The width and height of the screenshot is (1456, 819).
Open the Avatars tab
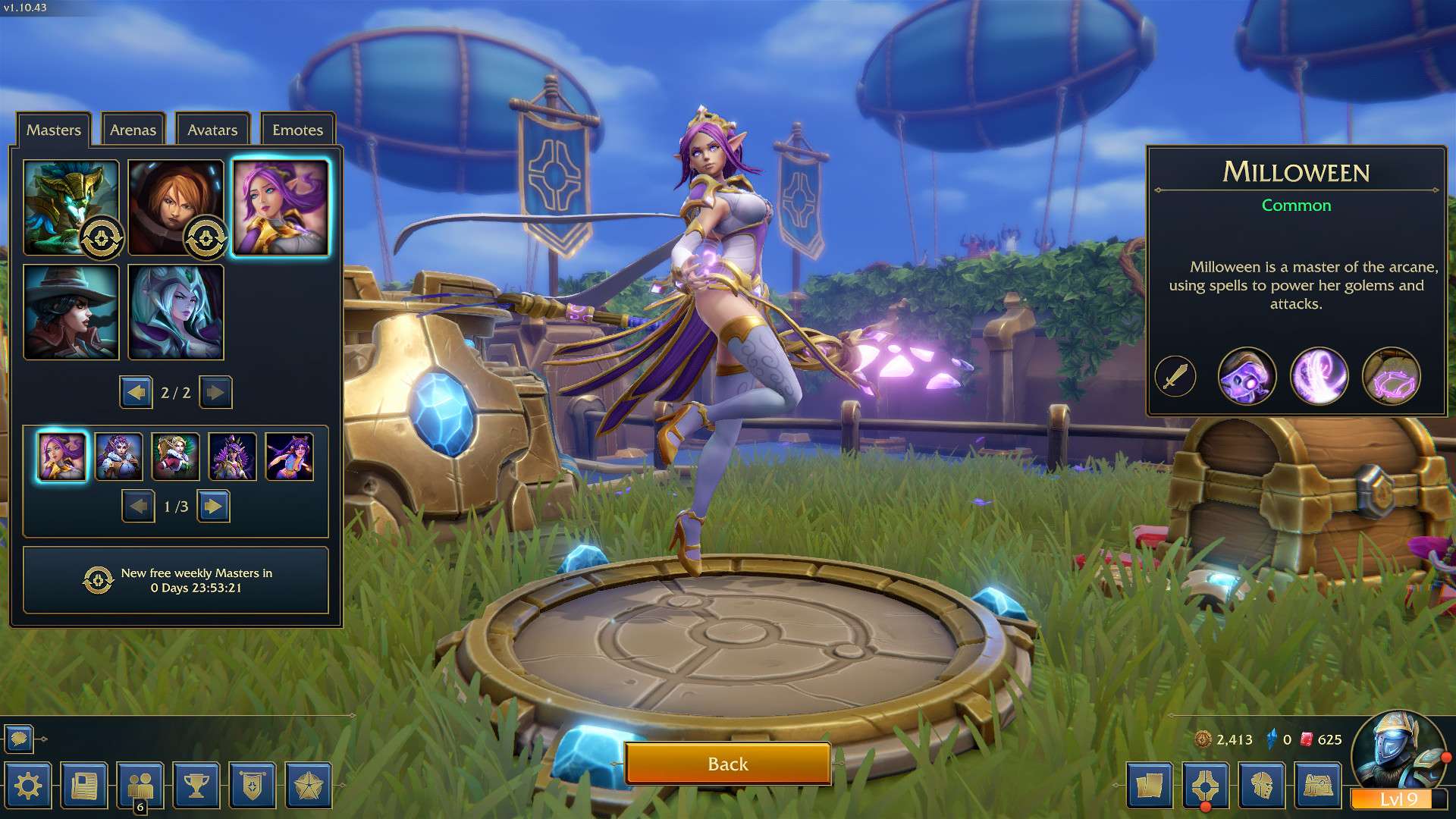[x=212, y=130]
